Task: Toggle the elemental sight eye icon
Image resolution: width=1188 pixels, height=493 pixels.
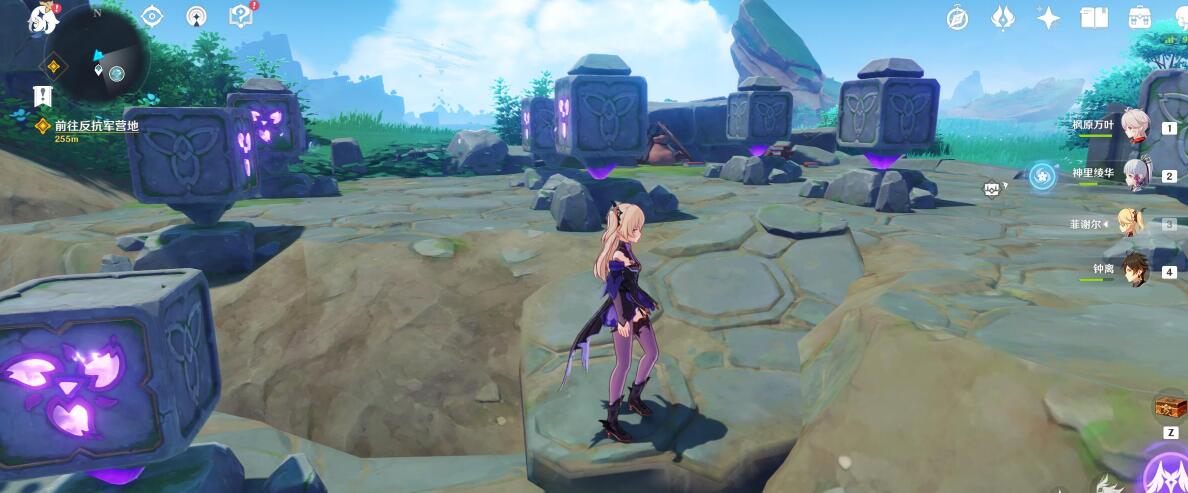Action: coord(152,16)
